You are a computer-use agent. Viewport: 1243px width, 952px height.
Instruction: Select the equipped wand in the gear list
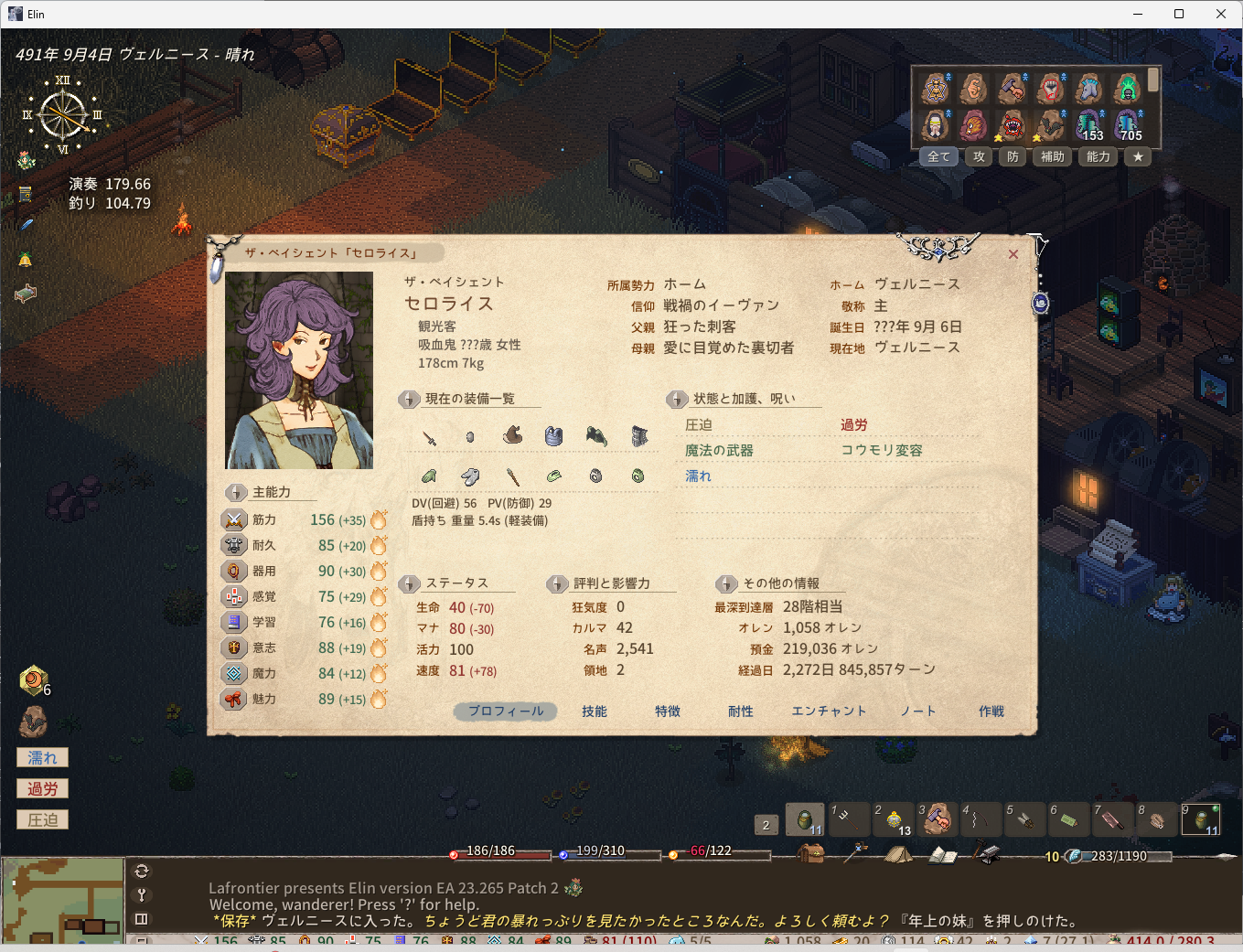[512, 476]
